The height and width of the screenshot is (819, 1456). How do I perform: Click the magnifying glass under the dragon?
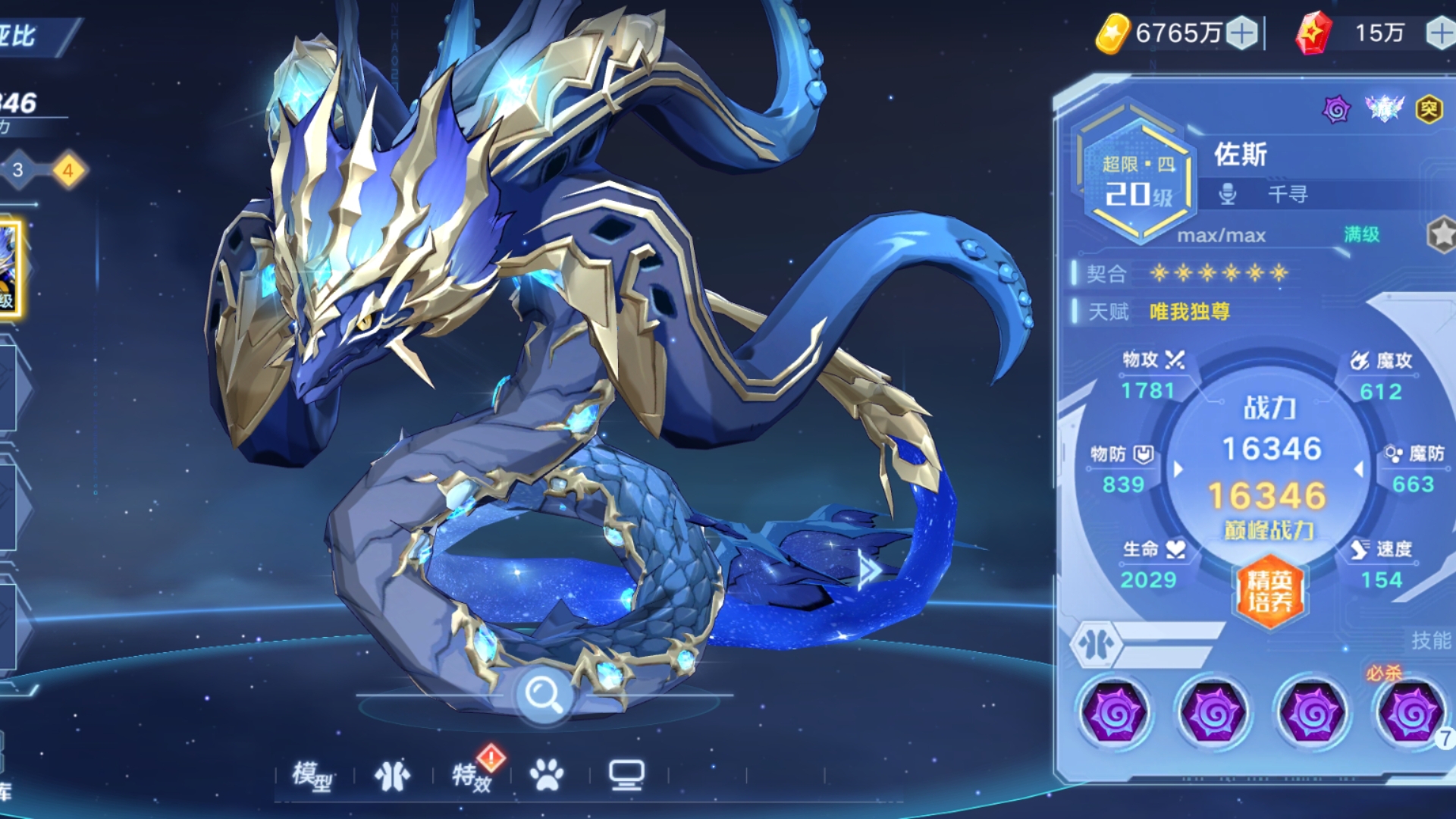(x=543, y=694)
